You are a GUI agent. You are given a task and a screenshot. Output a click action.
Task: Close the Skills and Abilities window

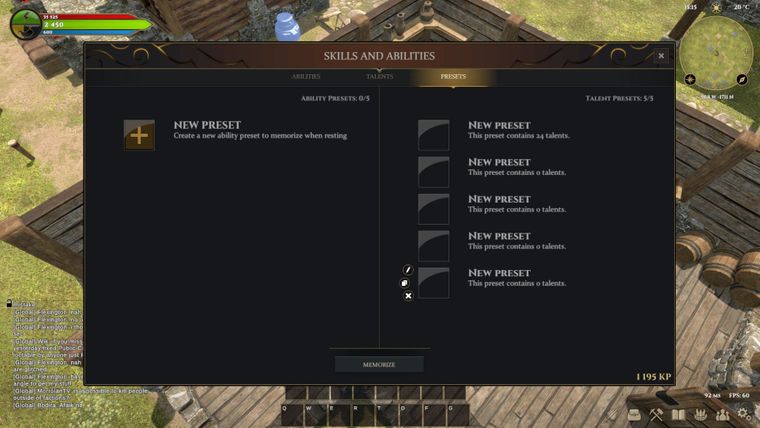[x=661, y=56]
